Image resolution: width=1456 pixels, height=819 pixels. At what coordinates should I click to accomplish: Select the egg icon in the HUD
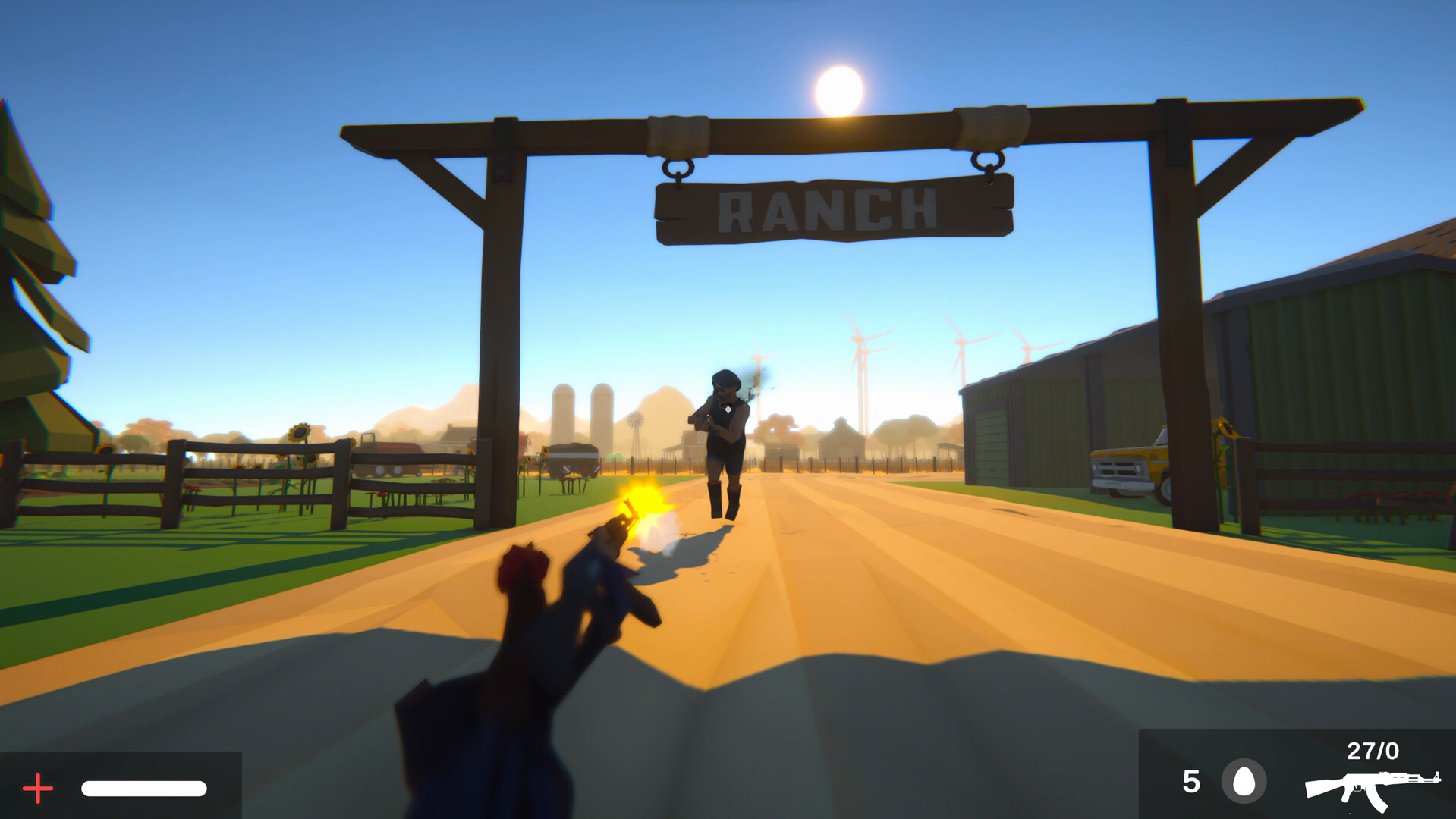[x=1244, y=780]
